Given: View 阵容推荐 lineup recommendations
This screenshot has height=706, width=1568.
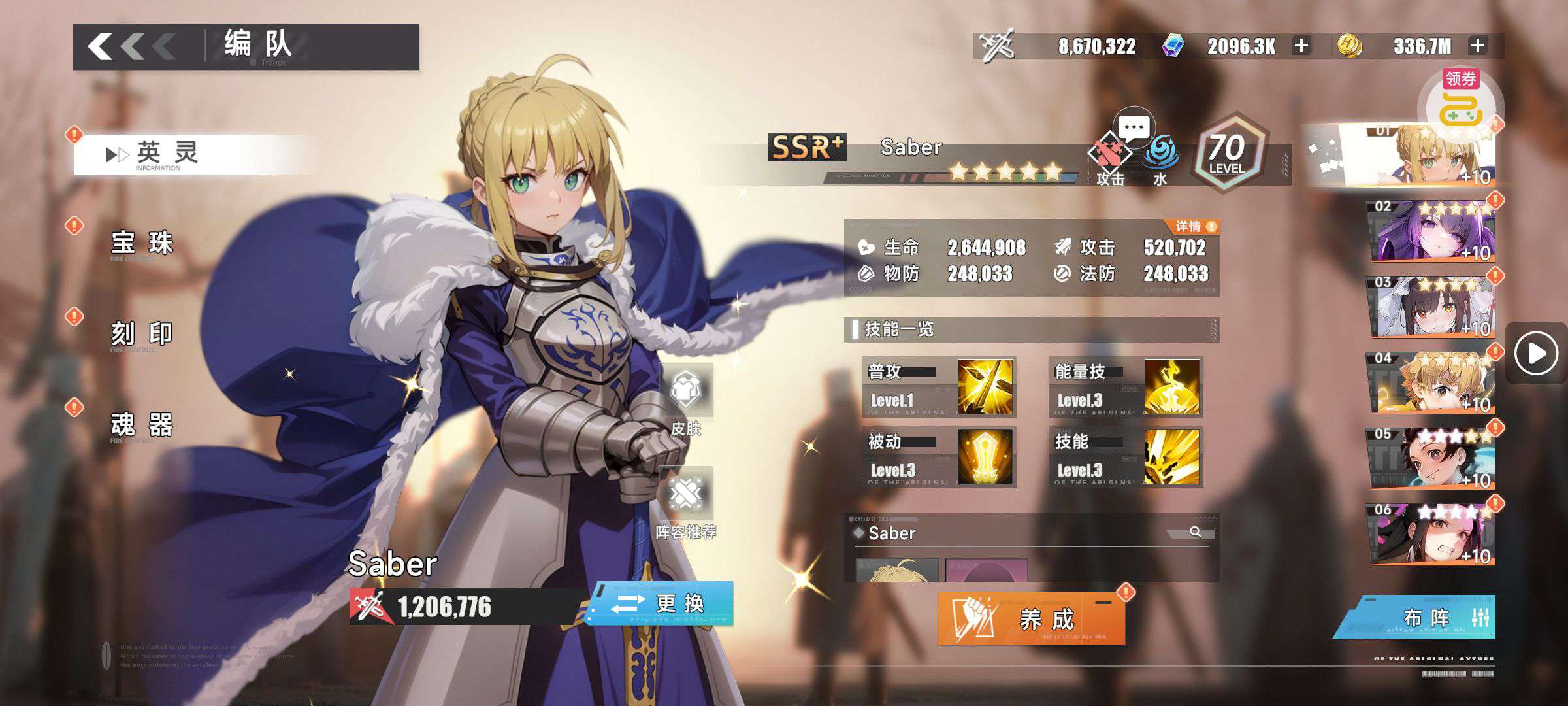Looking at the screenshot, I should [686, 503].
